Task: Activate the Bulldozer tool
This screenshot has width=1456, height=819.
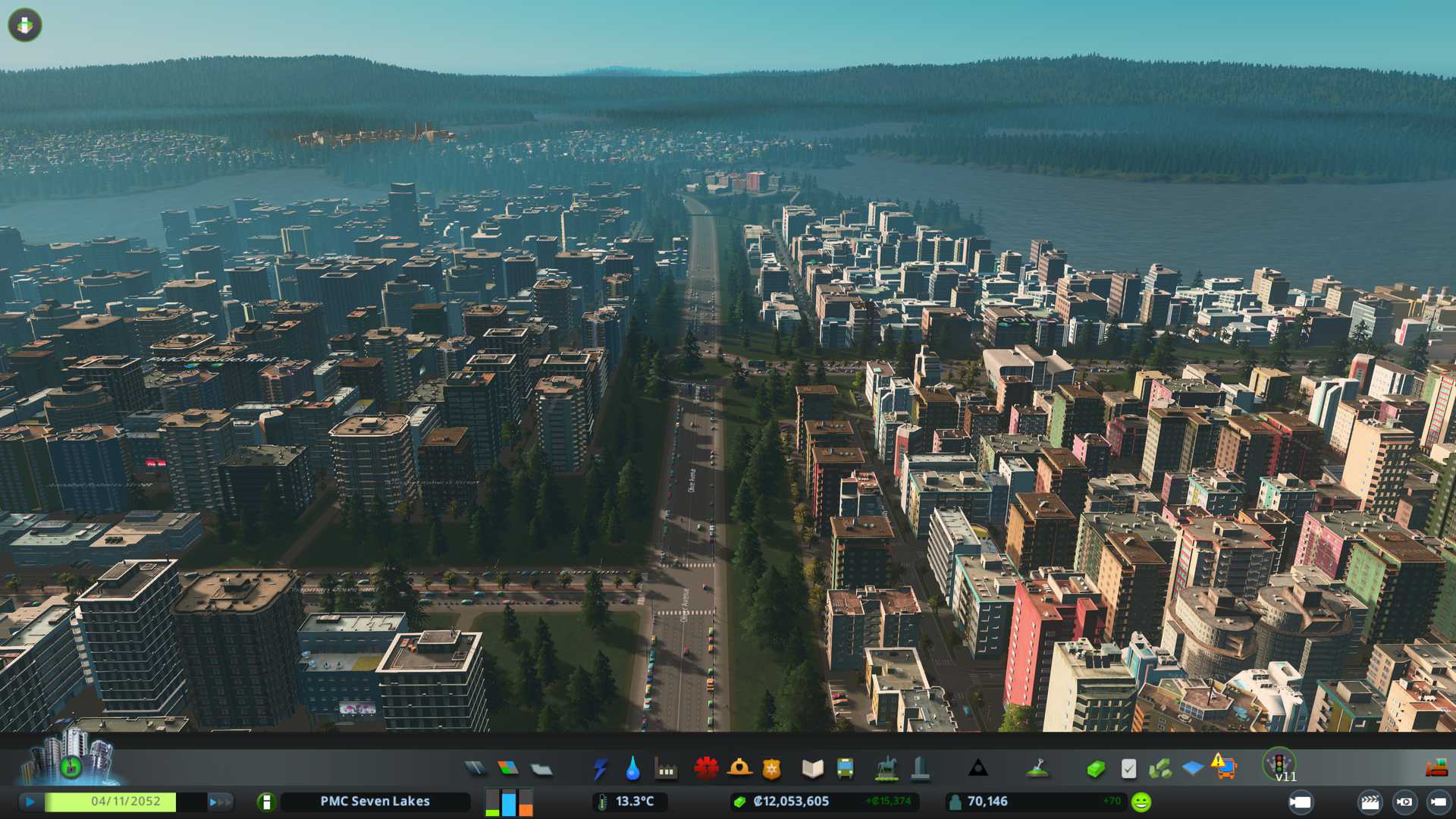Action: coord(1436,768)
